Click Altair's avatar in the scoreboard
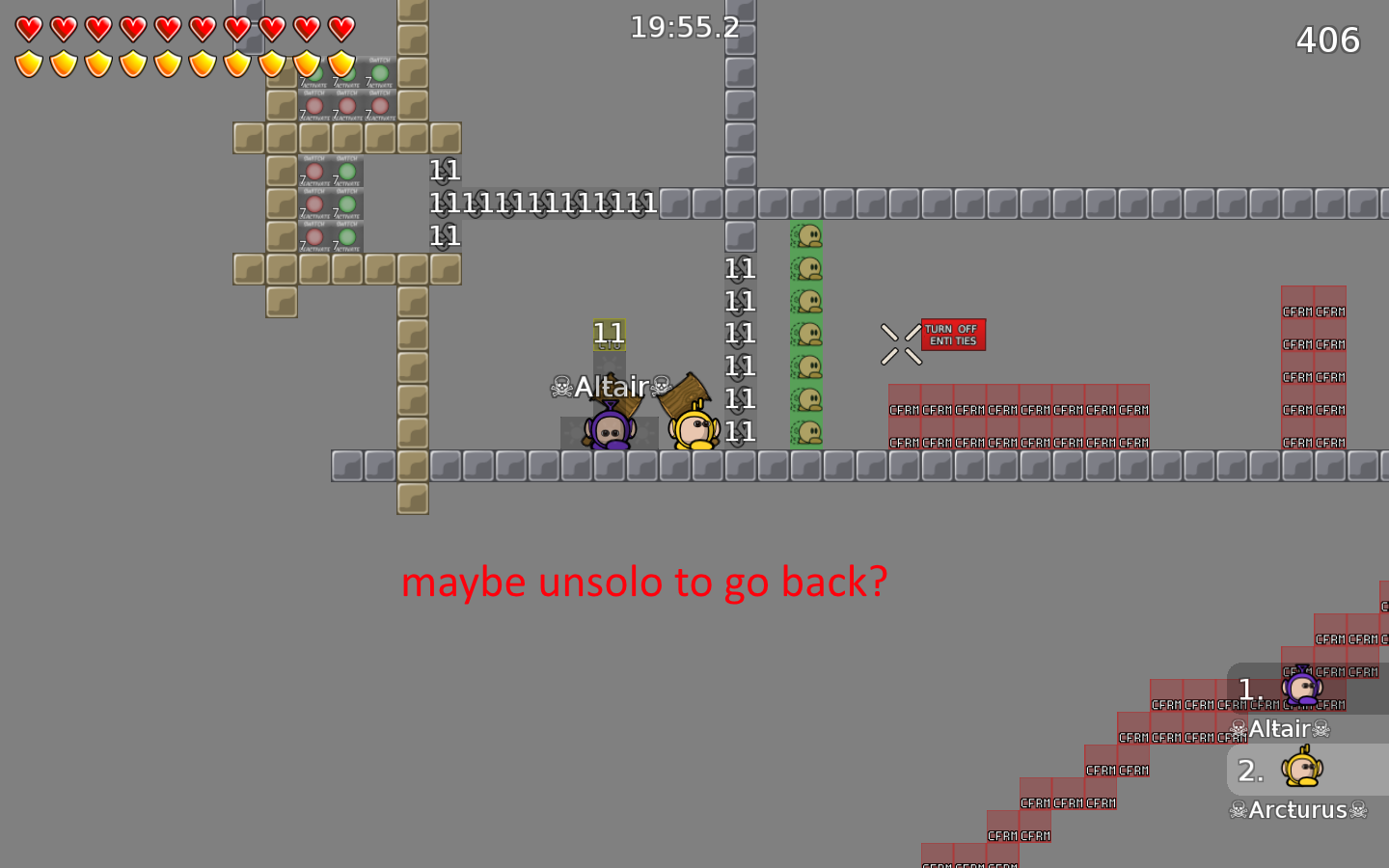The height and width of the screenshot is (868, 1389). coord(1304,688)
